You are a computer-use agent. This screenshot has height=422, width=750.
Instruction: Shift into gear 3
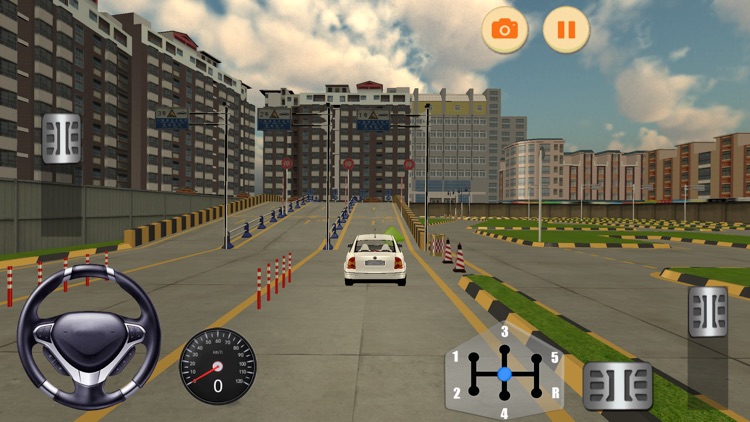pyautogui.click(x=504, y=333)
